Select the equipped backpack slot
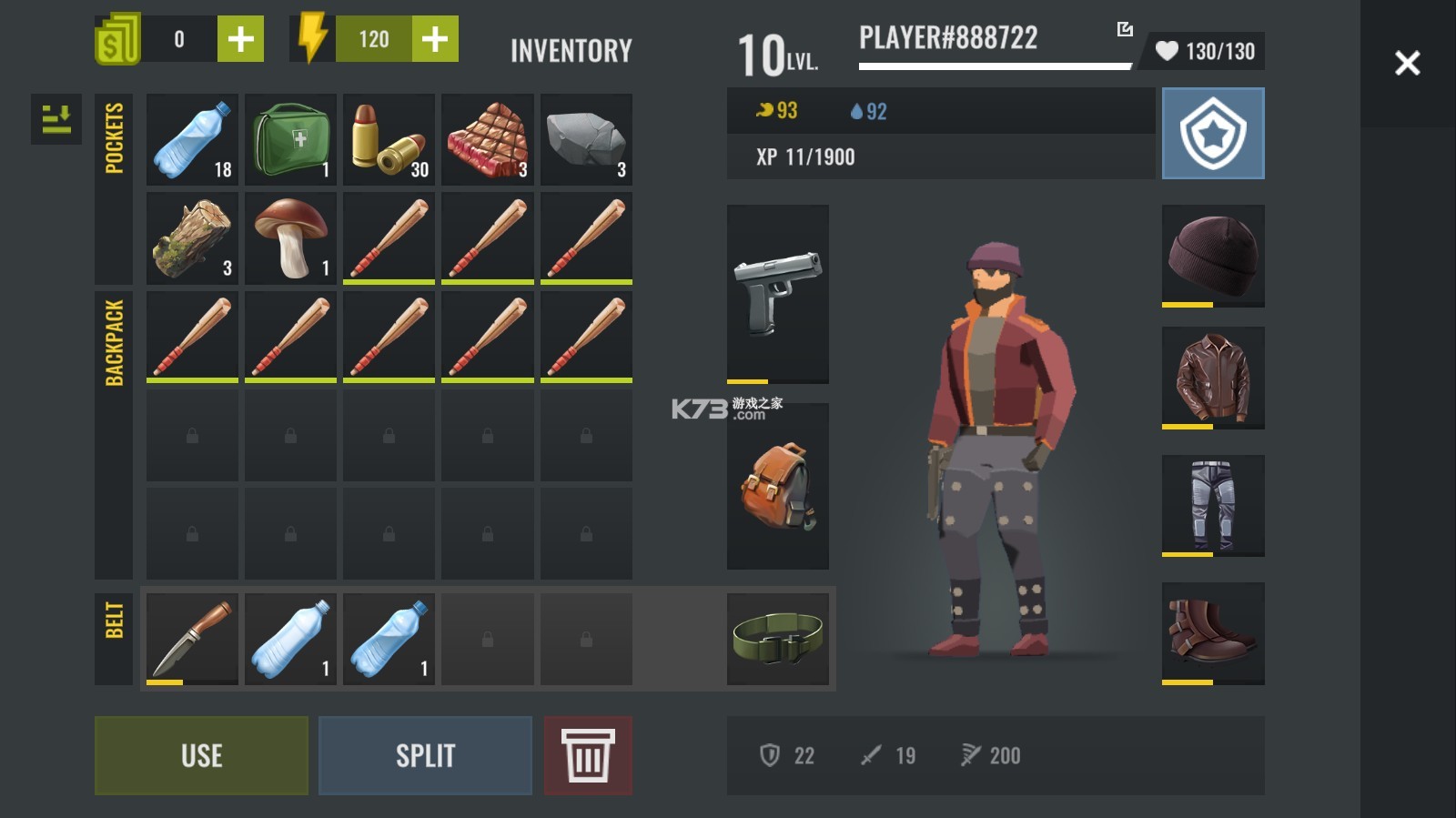This screenshot has height=818, width=1456. (777, 486)
